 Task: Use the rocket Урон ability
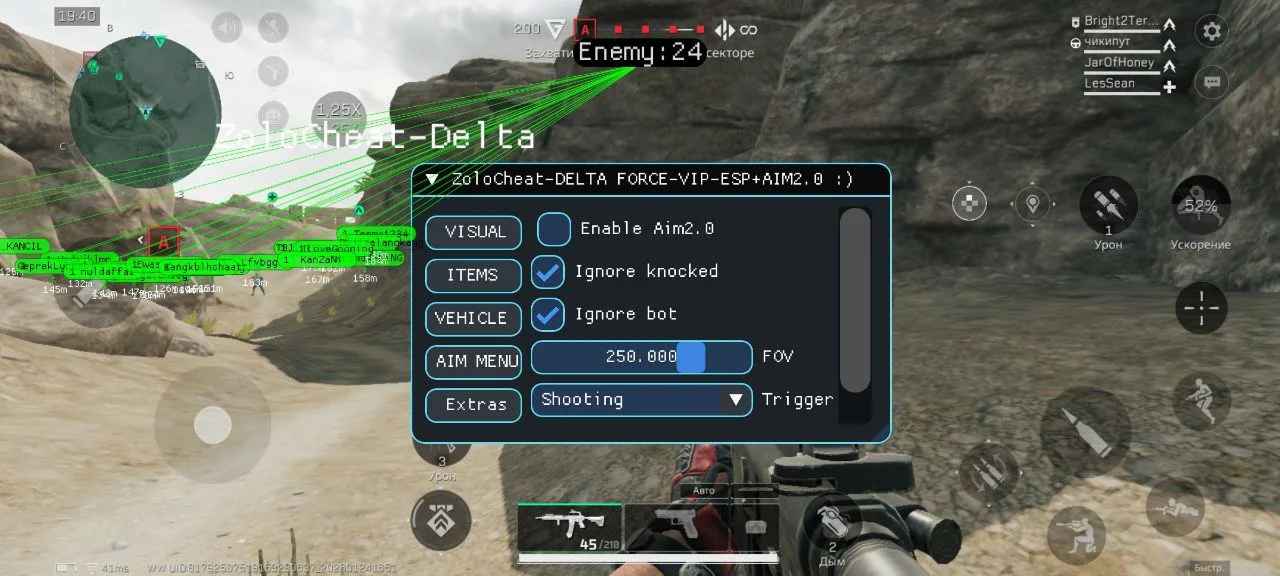1108,205
